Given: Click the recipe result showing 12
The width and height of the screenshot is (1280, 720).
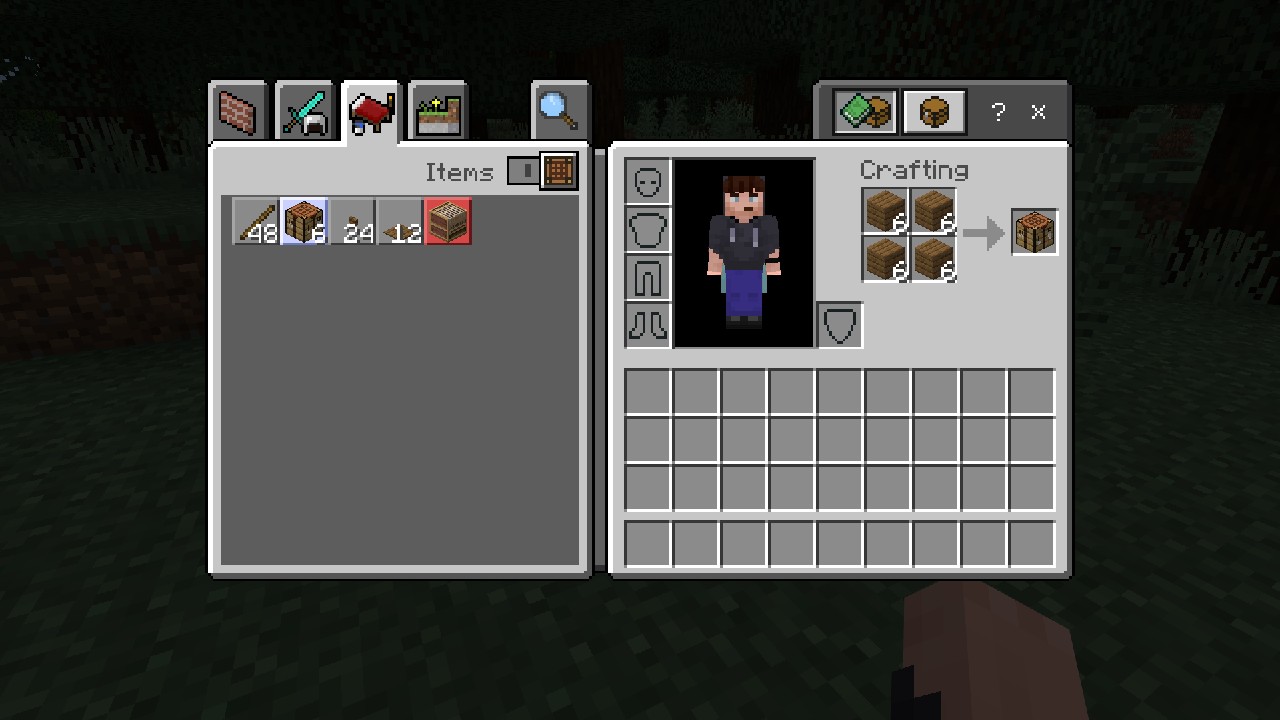Looking at the screenshot, I should (400, 221).
